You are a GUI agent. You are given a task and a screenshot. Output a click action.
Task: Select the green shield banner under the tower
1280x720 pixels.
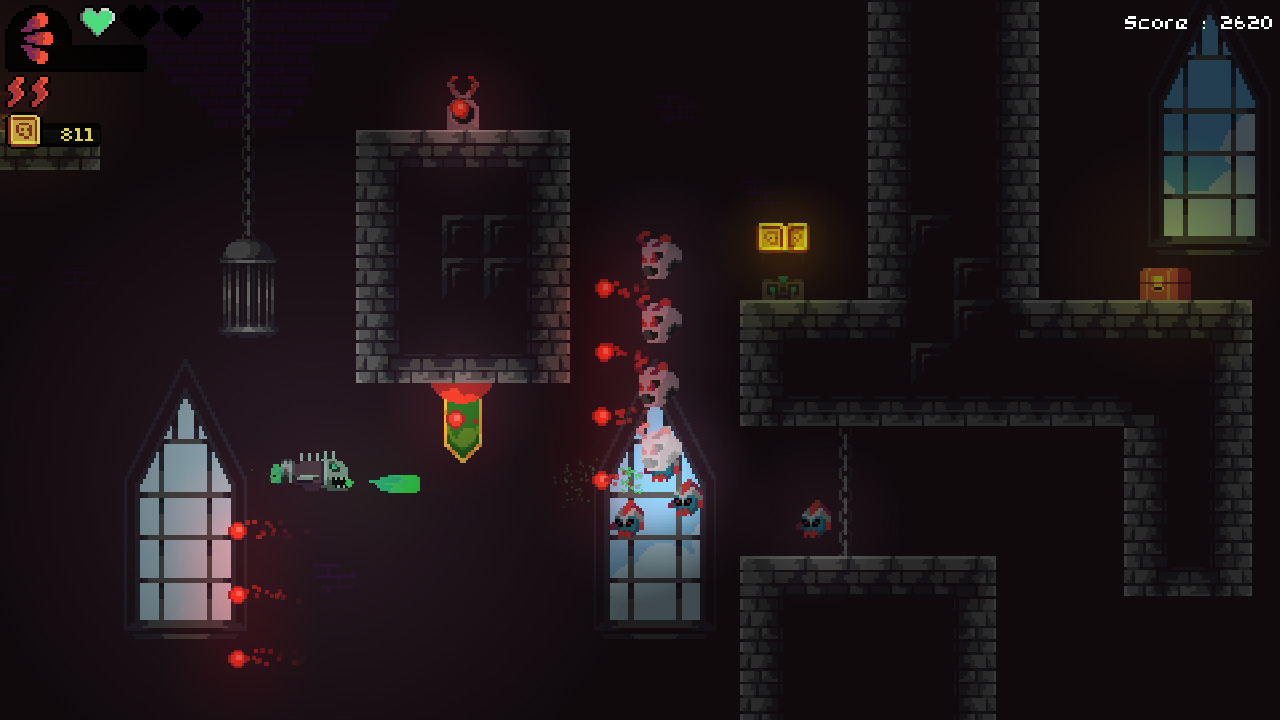[462, 424]
